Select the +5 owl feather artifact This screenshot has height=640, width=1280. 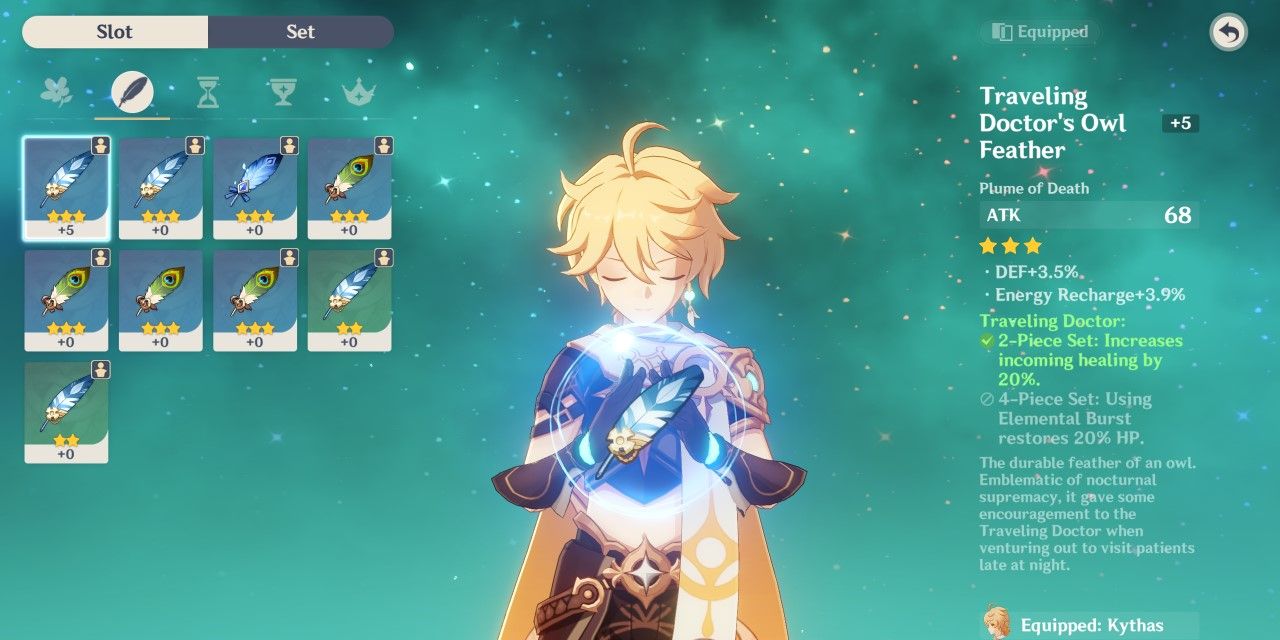[66, 188]
